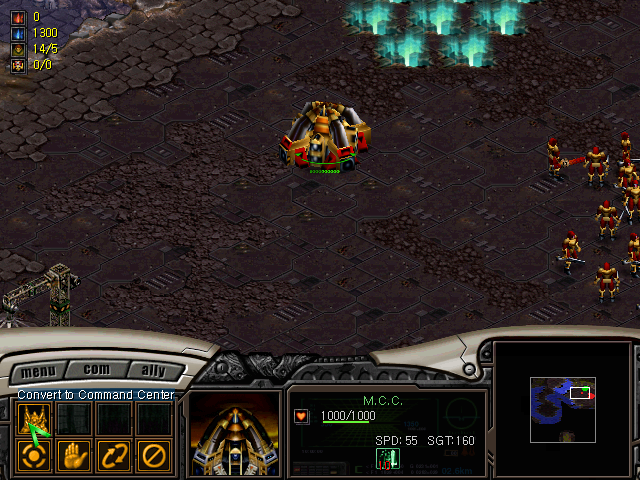Choose the looping arrows command icon
This screenshot has width=640, height=480.
point(114,456)
